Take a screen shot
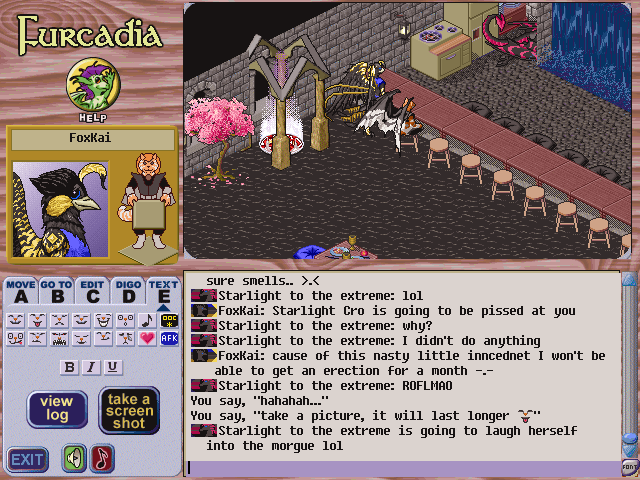Viewport: 640px width, 480px height. 129,410
